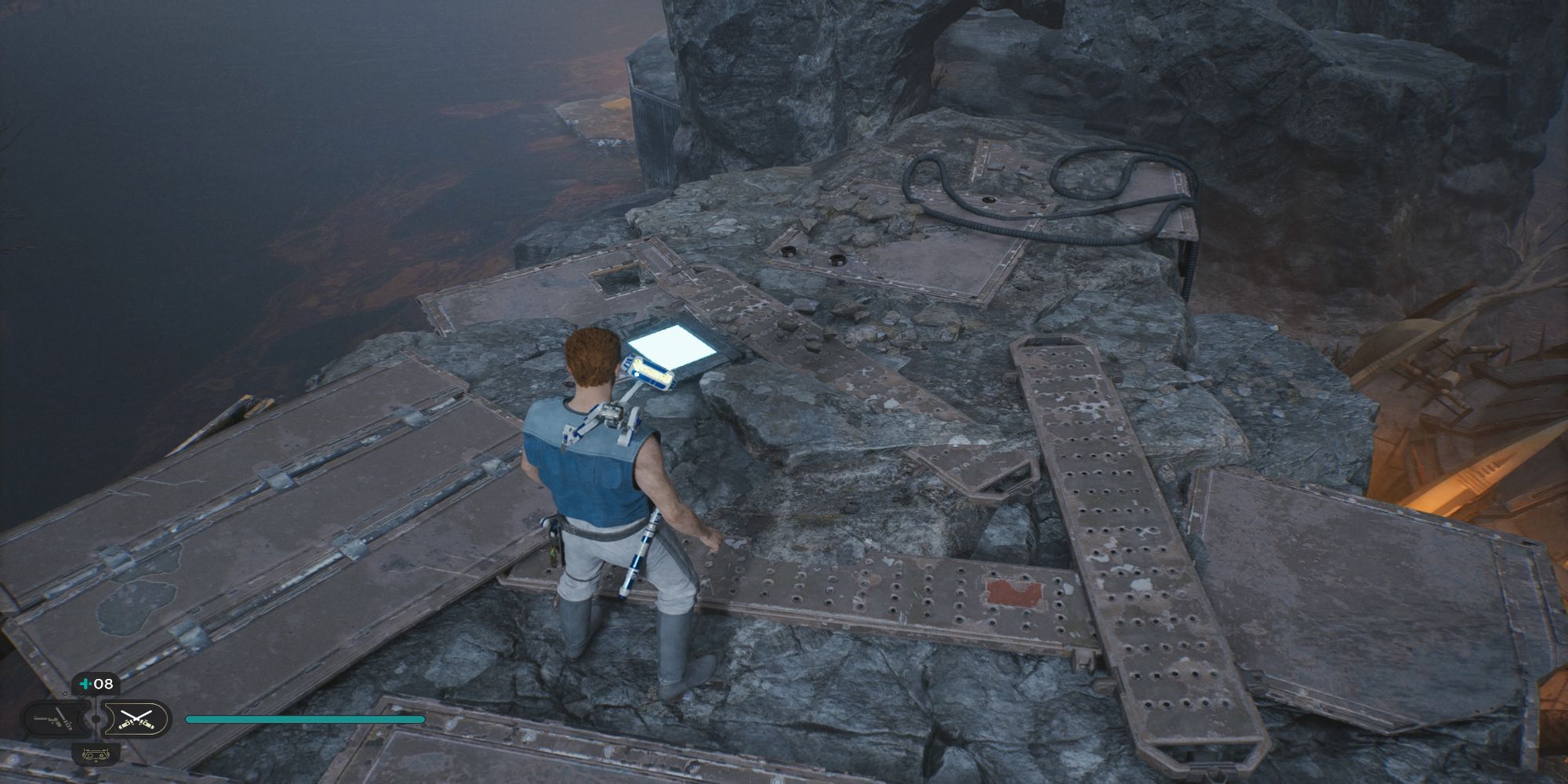Click the BD-1 droid icon
Screen dimensions: 1568x784
pyautogui.click(x=96, y=754)
